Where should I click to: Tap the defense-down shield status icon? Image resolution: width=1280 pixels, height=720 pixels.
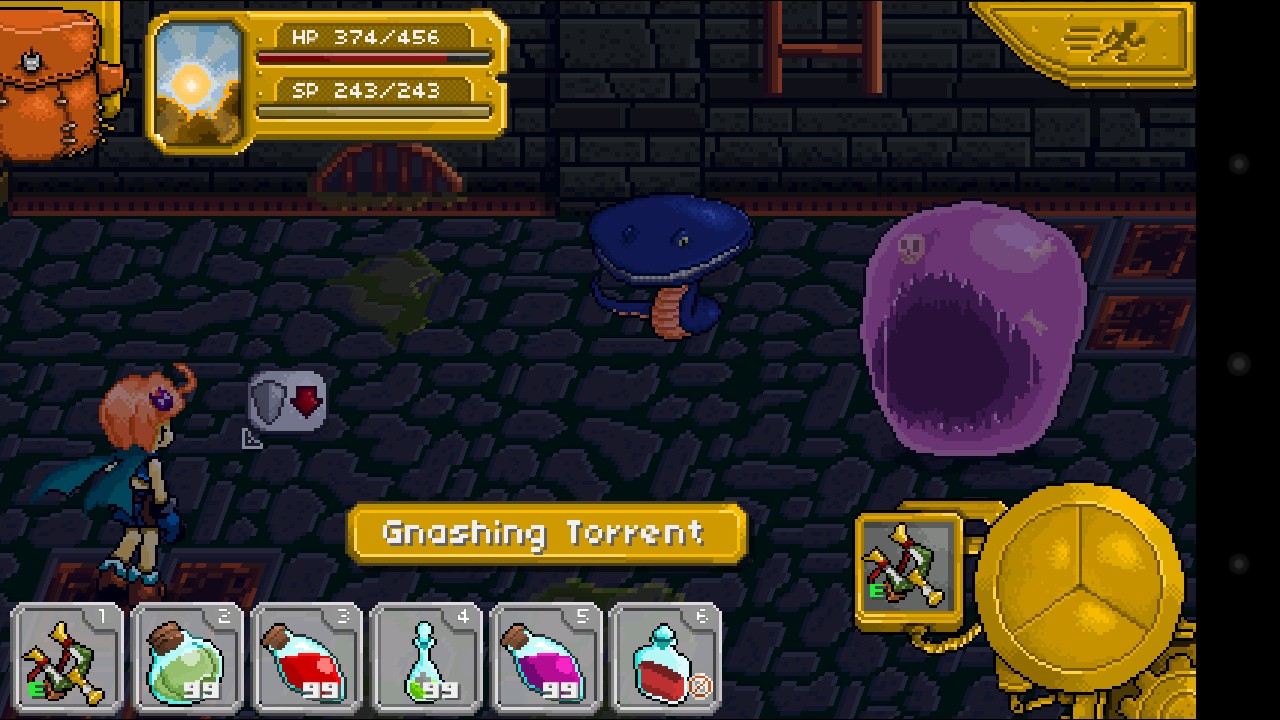287,402
